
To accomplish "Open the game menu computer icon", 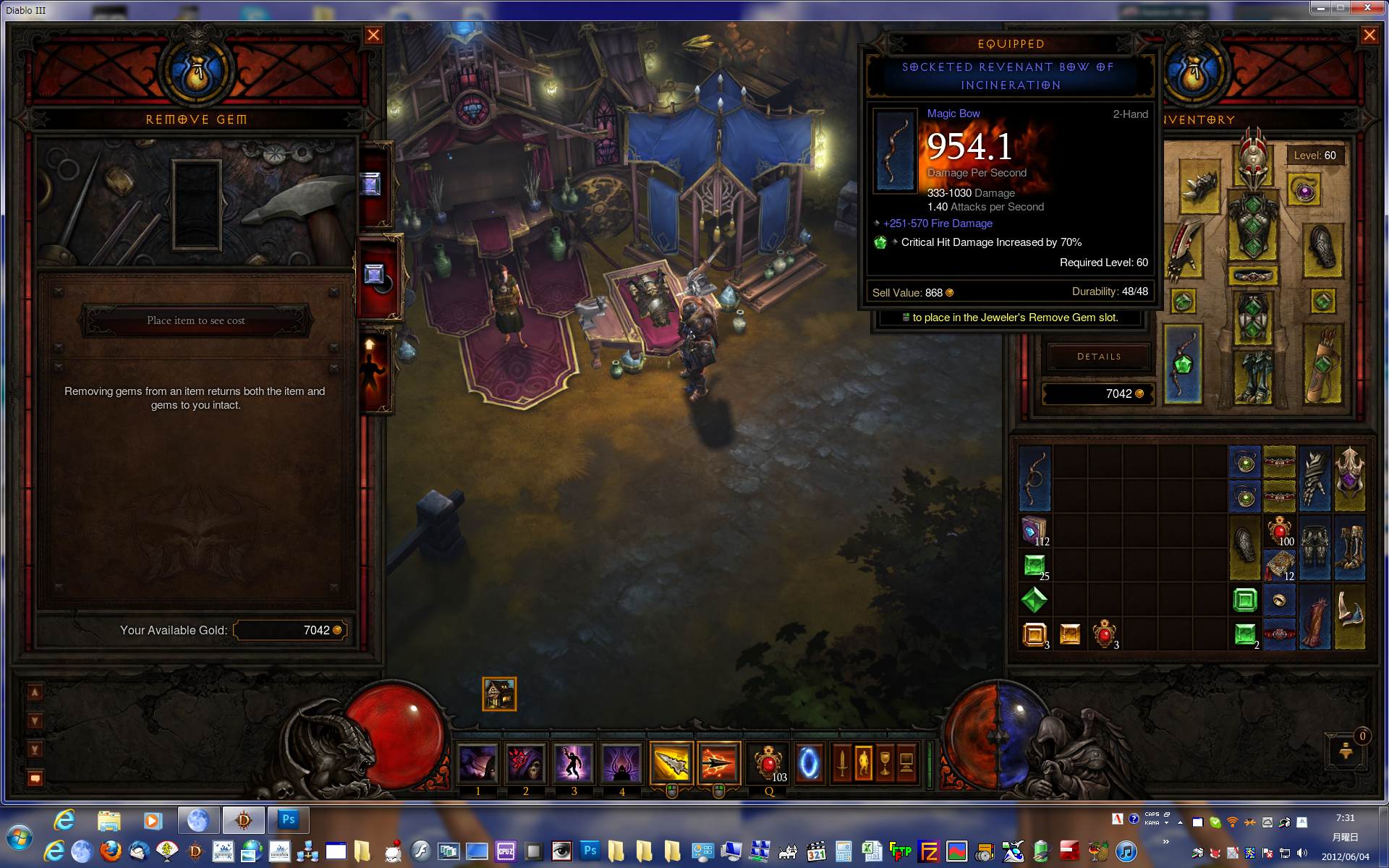I will (906, 763).
